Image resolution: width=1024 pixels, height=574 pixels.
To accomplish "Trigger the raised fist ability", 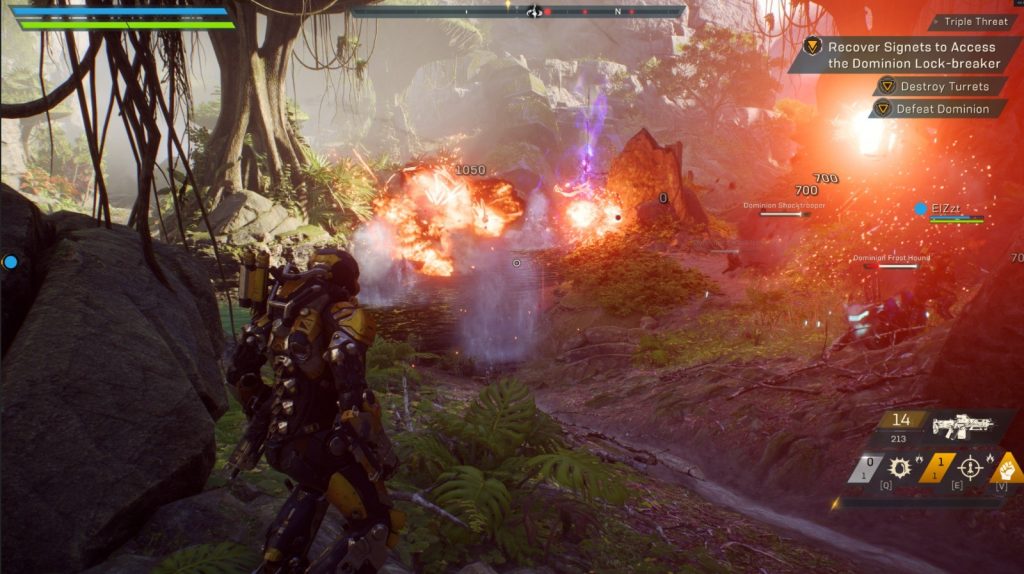I will coord(1009,468).
